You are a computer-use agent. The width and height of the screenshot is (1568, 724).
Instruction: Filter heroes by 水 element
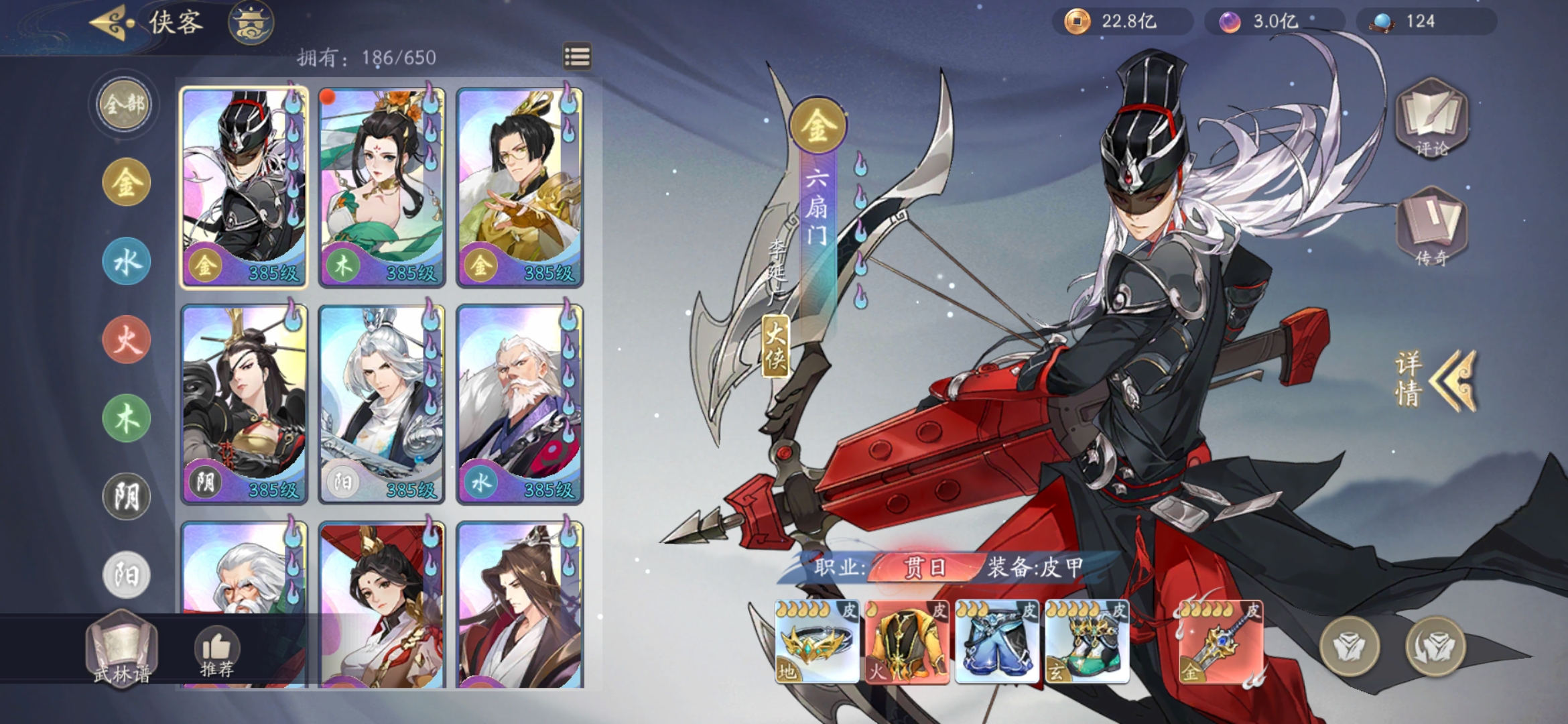pos(126,261)
